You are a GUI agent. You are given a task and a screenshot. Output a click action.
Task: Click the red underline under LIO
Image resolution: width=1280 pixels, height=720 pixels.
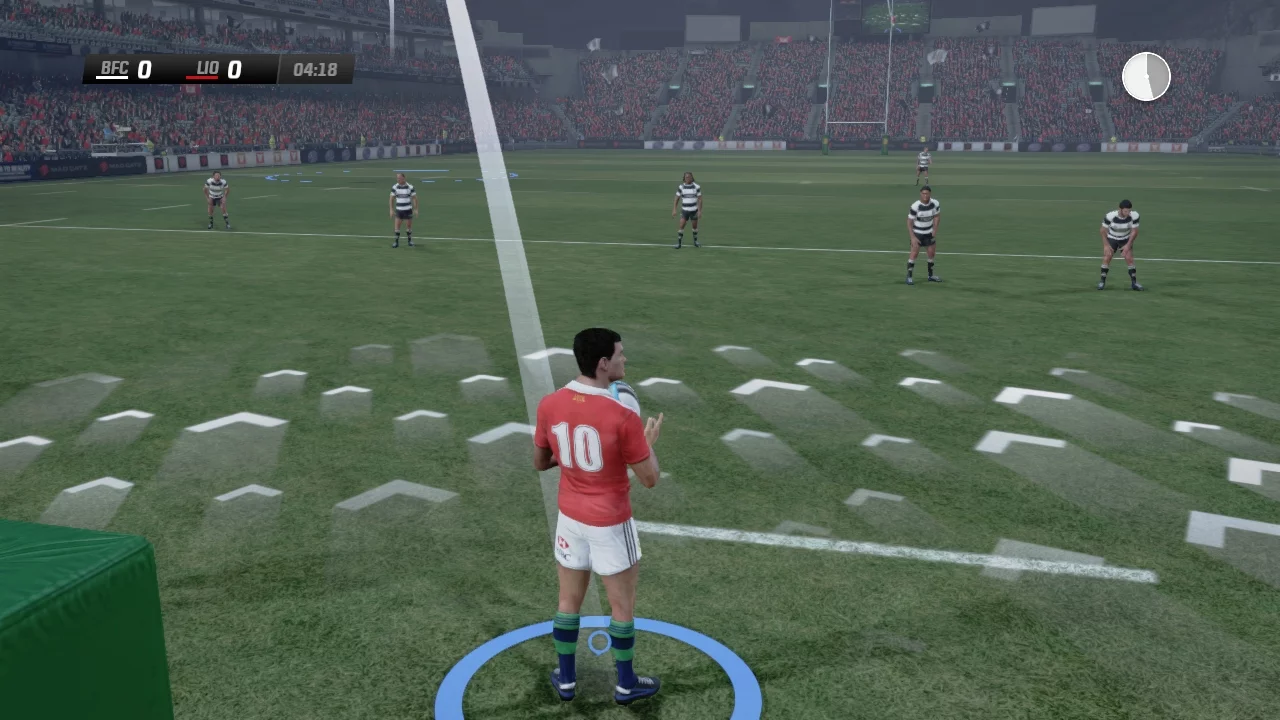point(202,78)
